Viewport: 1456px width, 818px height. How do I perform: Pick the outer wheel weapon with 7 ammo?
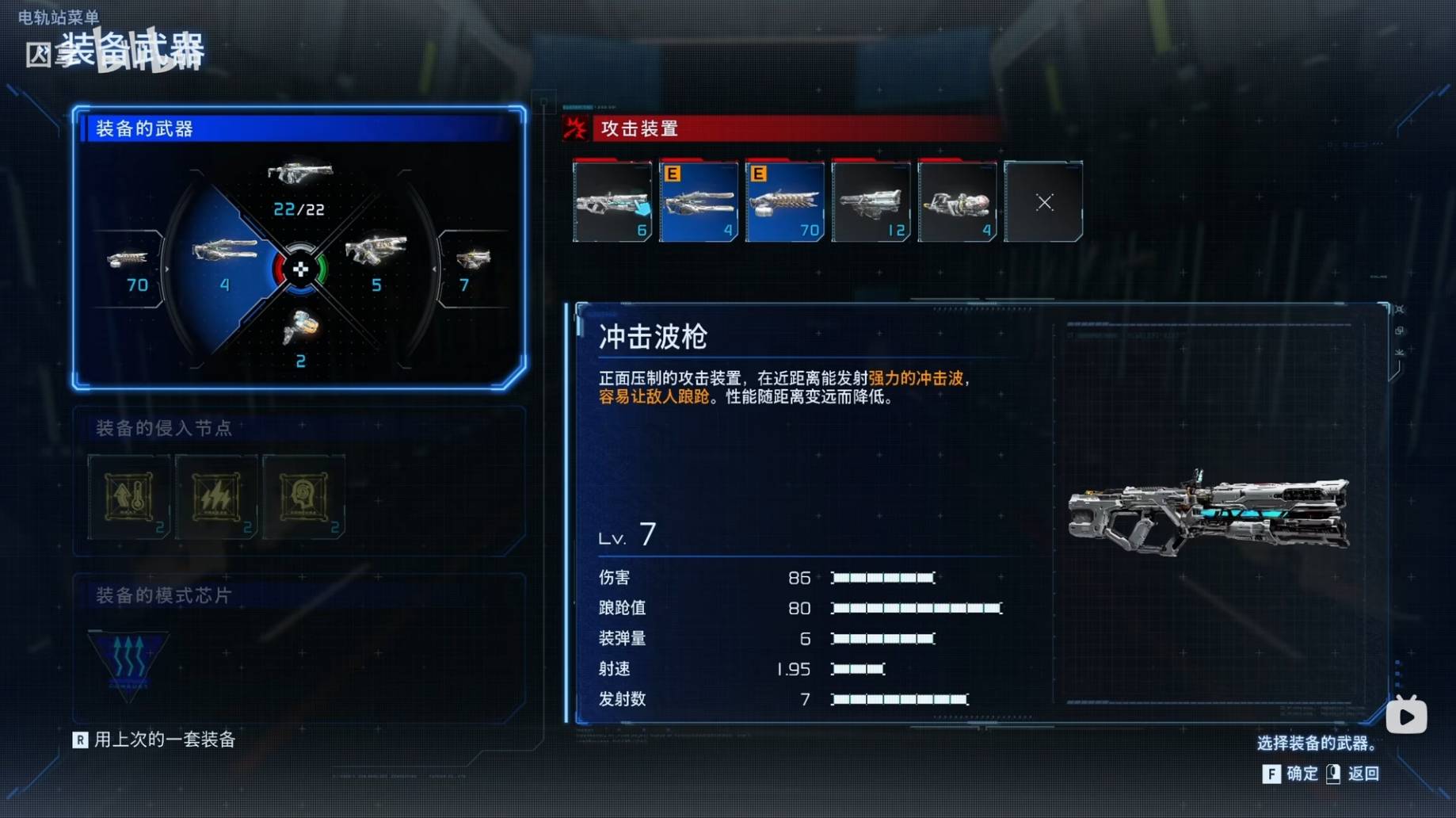tap(472, 267)
